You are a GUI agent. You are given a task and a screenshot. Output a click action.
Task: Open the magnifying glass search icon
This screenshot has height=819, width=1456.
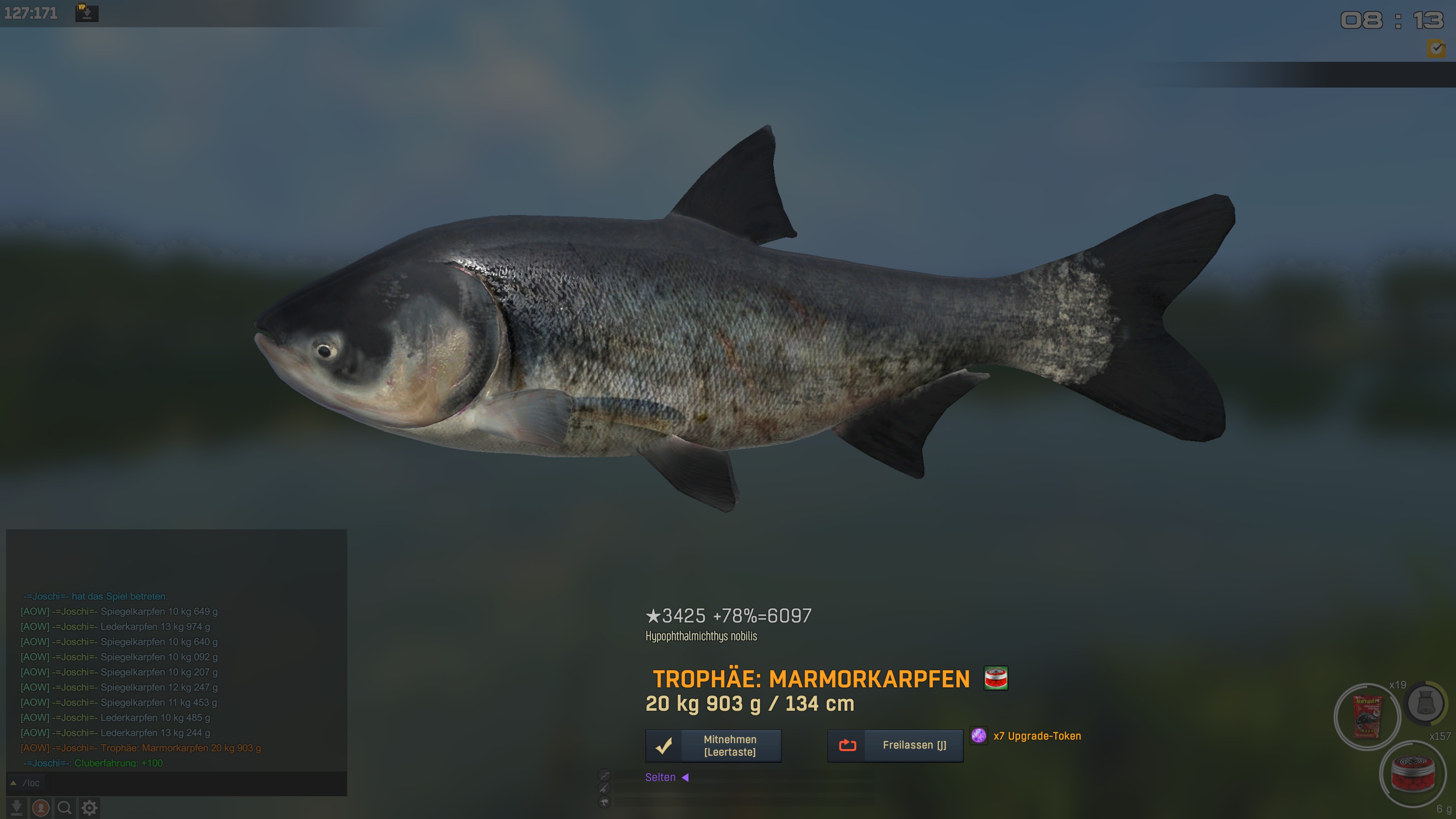click(64, 808)
